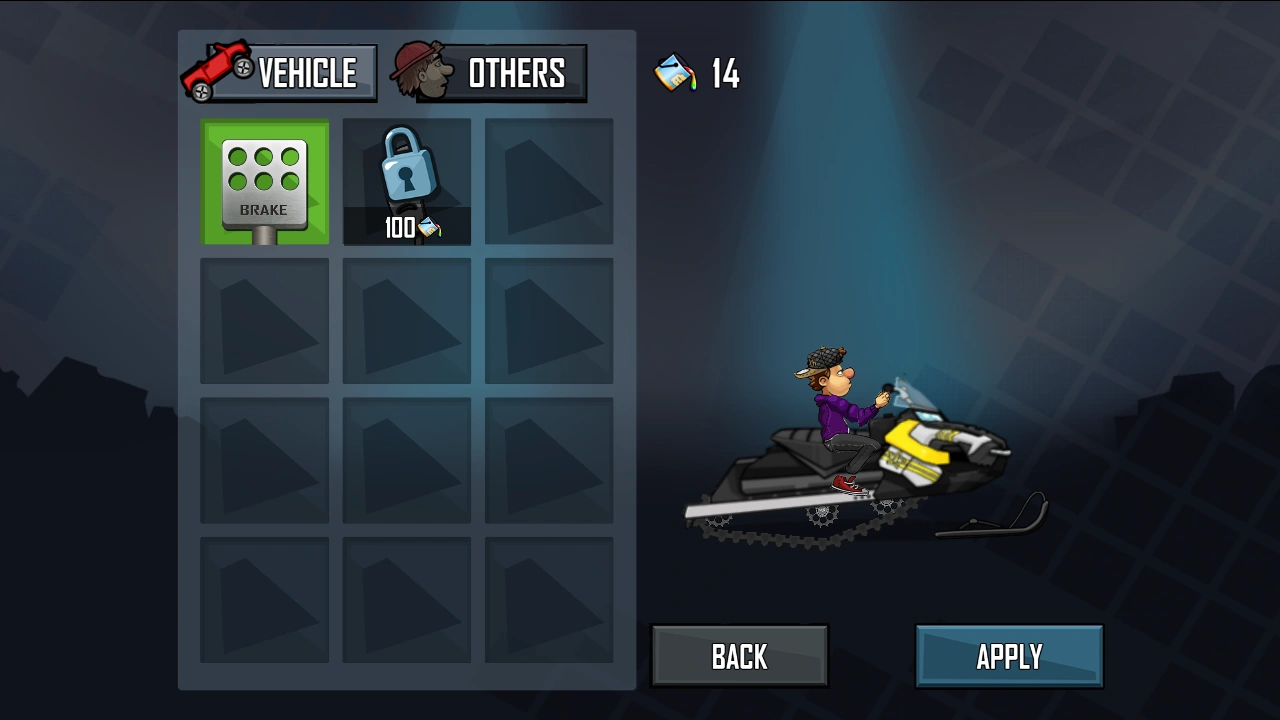
Task: Click the first empty slot in row two
Action: (x=264, y=320)
